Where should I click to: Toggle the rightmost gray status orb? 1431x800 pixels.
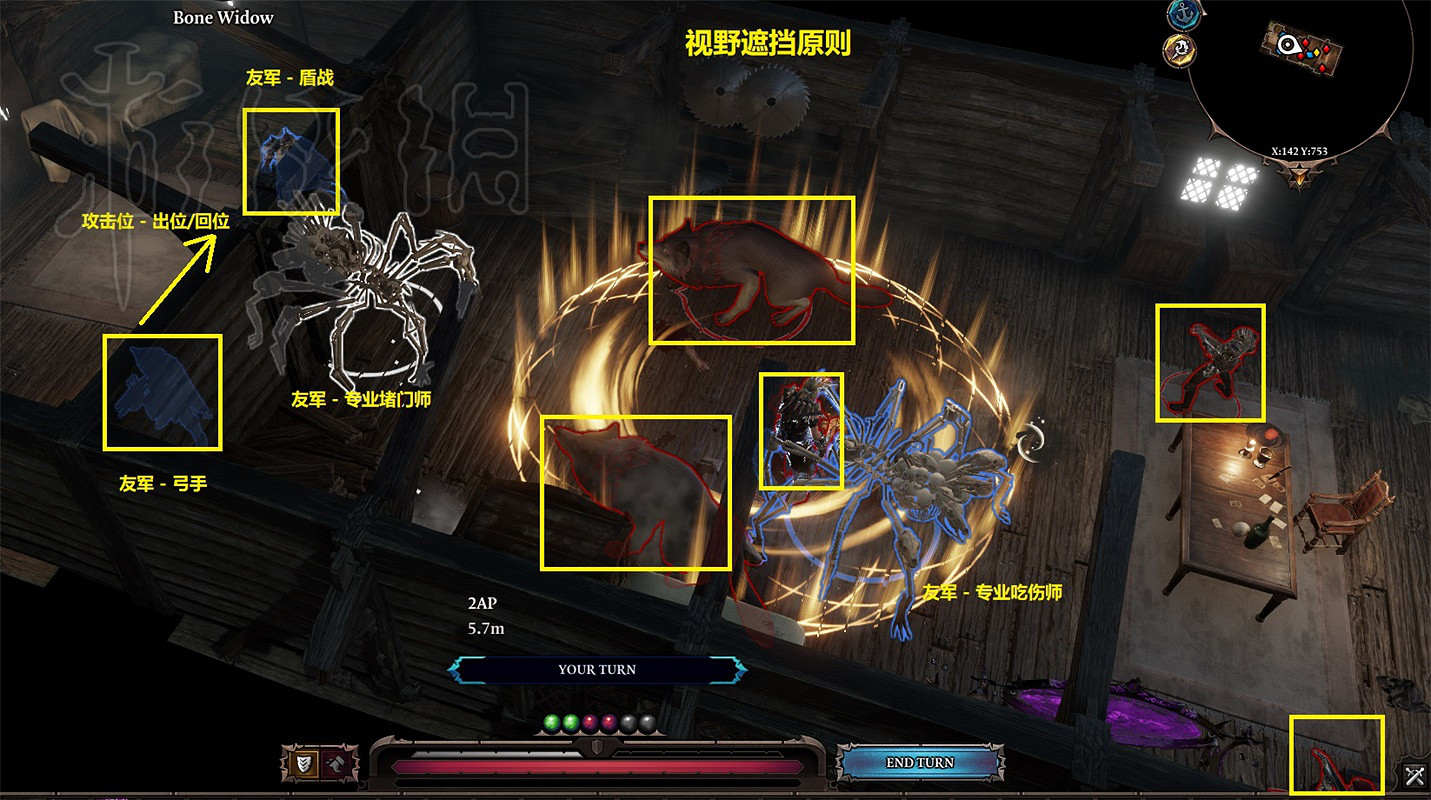pyautogui.click(x=648, y=721)
